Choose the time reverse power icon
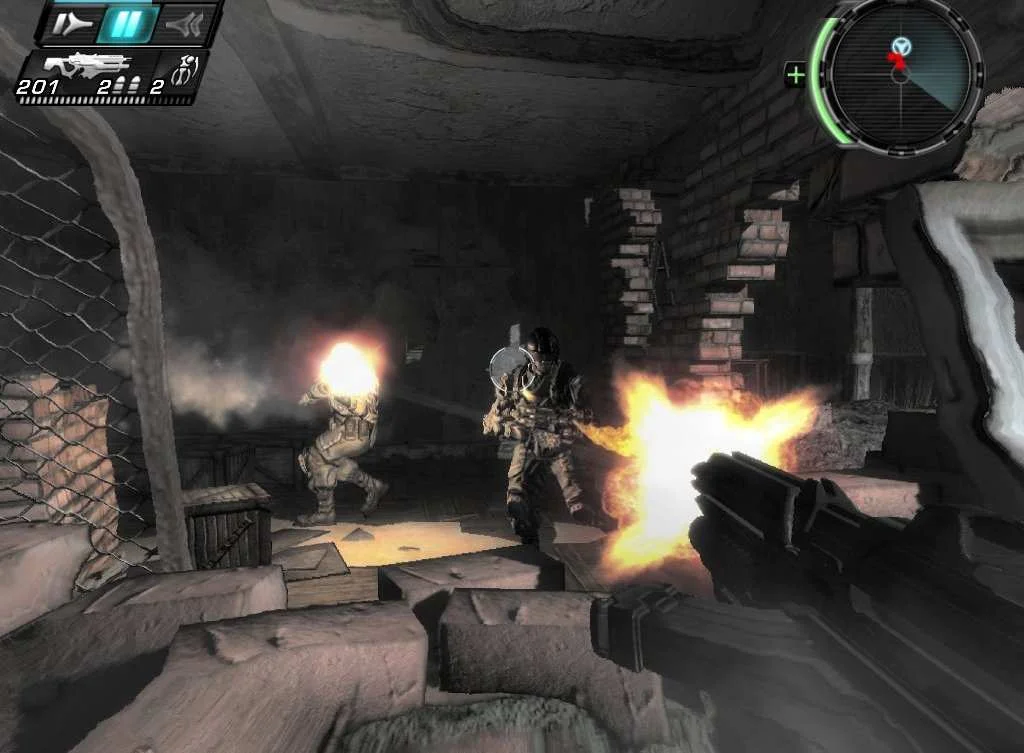Screen dimensions: 1024x753 coord(182,24)
